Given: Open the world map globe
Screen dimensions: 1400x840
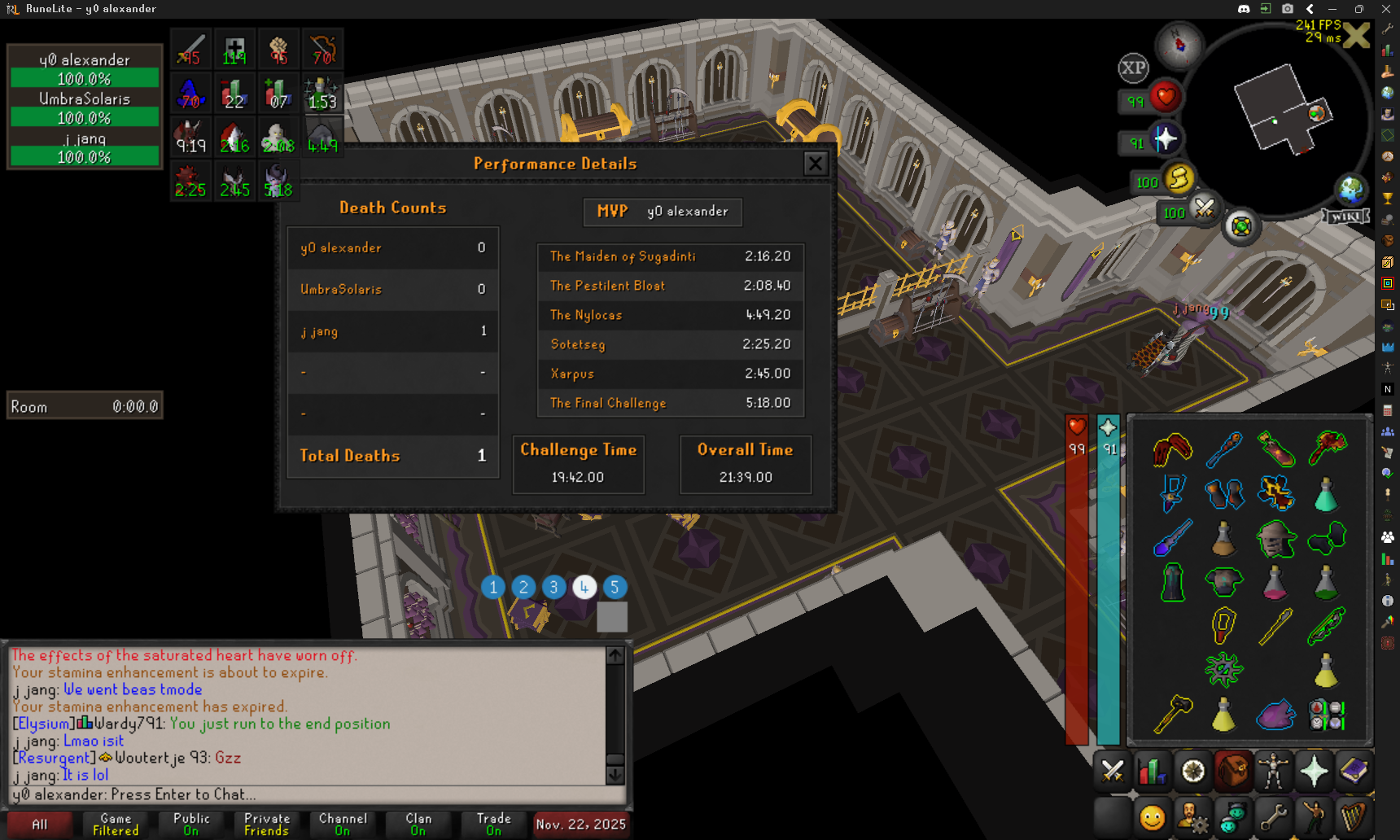Looking at the screenshot, I should tap(1351, 190).
